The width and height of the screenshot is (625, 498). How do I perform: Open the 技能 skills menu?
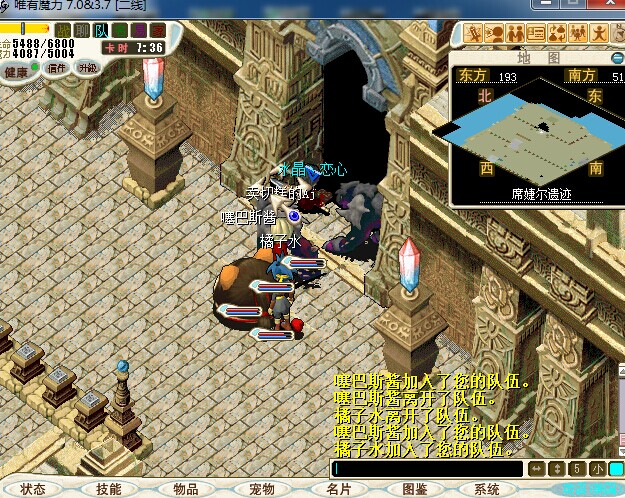[x=109, y=489]
